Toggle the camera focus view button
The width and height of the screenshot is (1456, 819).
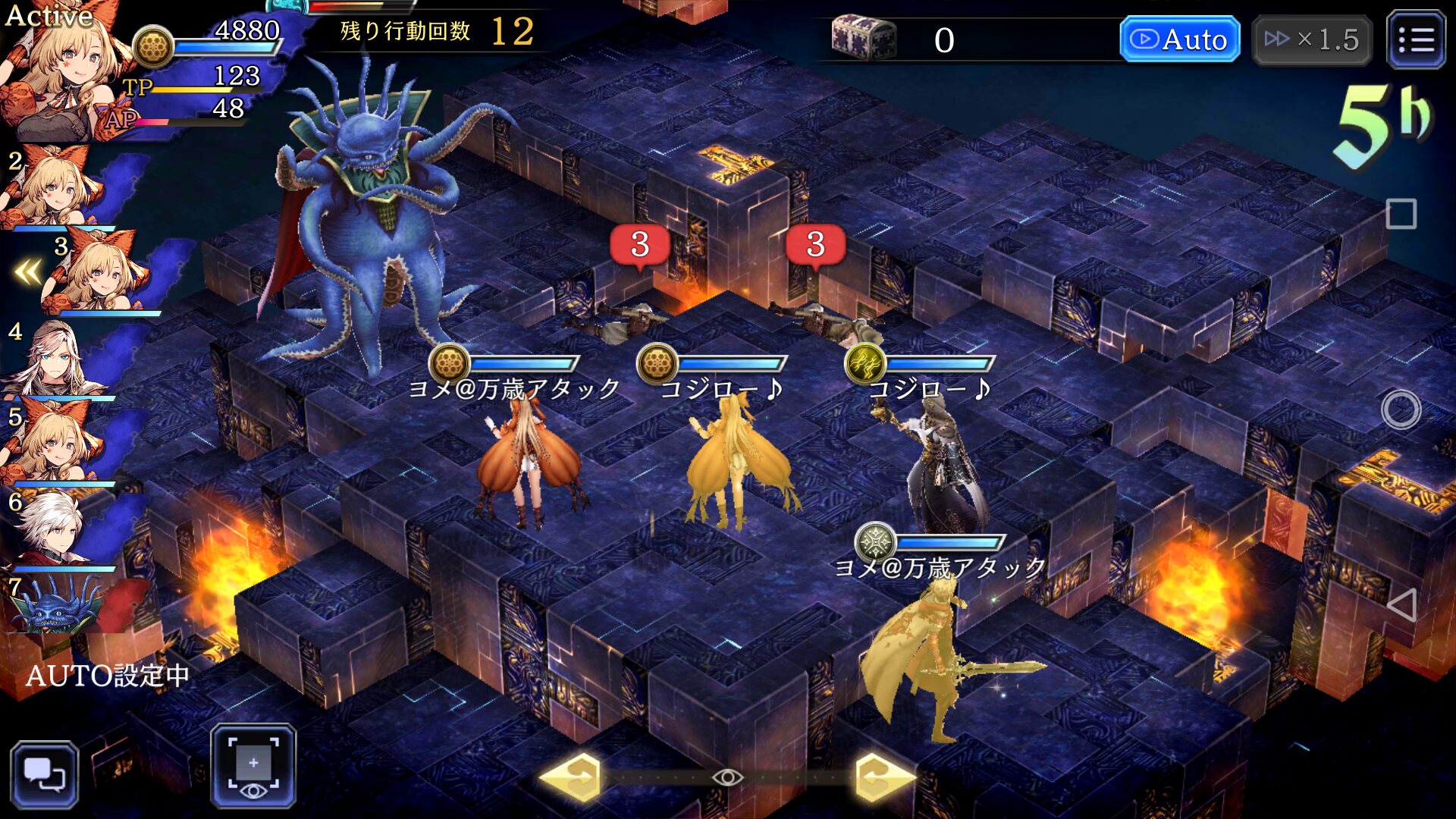tap(253, 766)
